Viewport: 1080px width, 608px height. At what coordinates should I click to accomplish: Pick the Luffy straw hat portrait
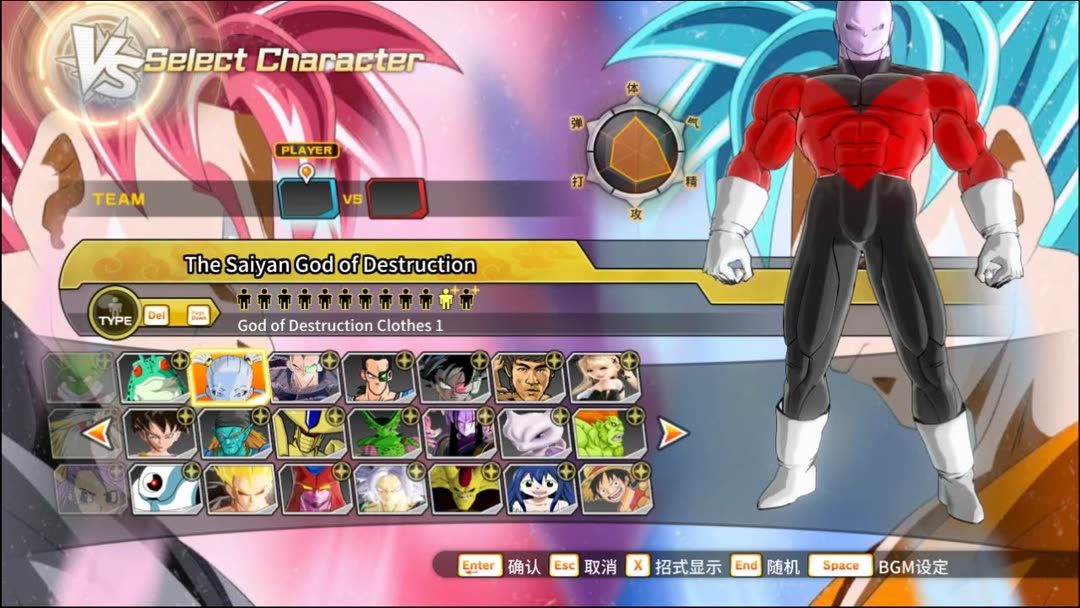pos(615,488)
